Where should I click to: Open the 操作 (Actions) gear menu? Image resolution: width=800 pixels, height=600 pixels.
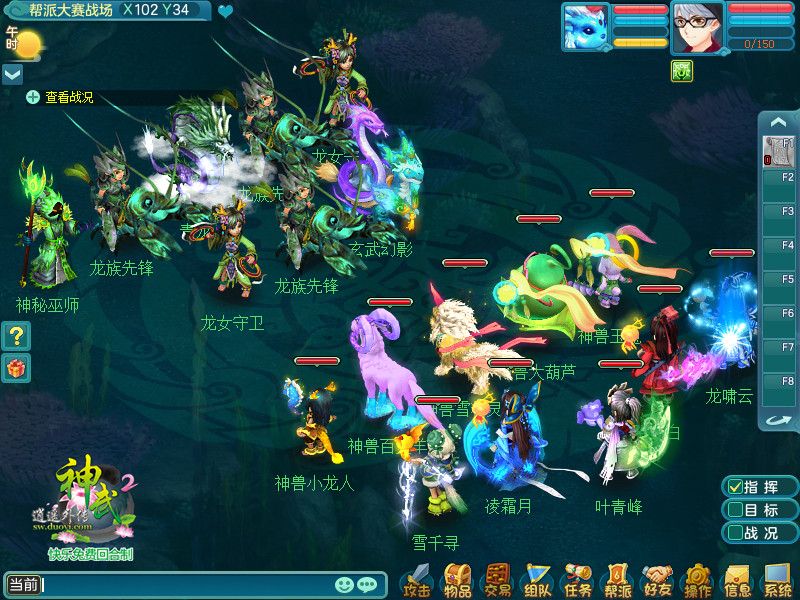click(697, 579)
